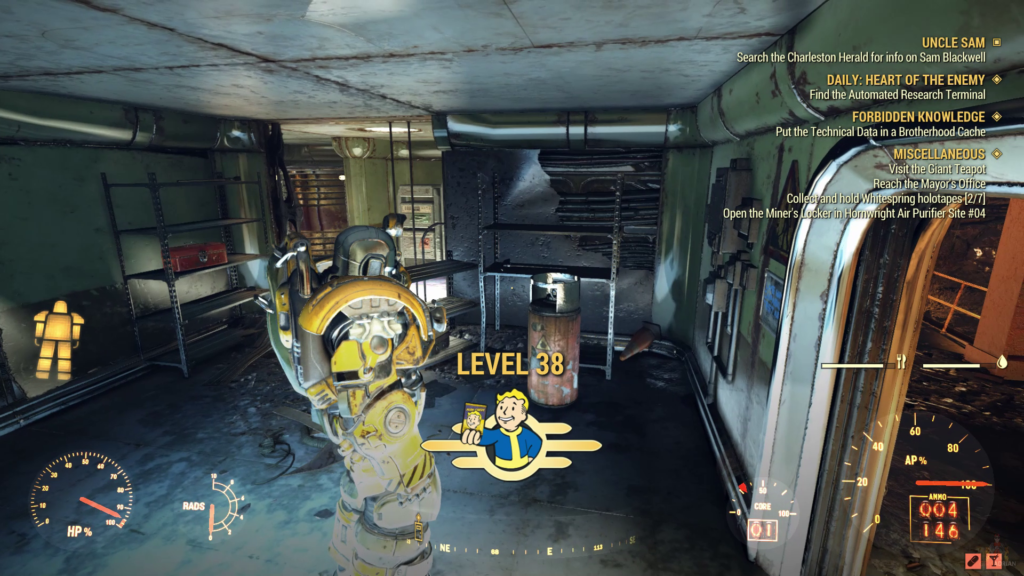The image size is (1024, 576).
Task: Select the hunger fork-and-knife icon
Action: [x=901, y=363]
